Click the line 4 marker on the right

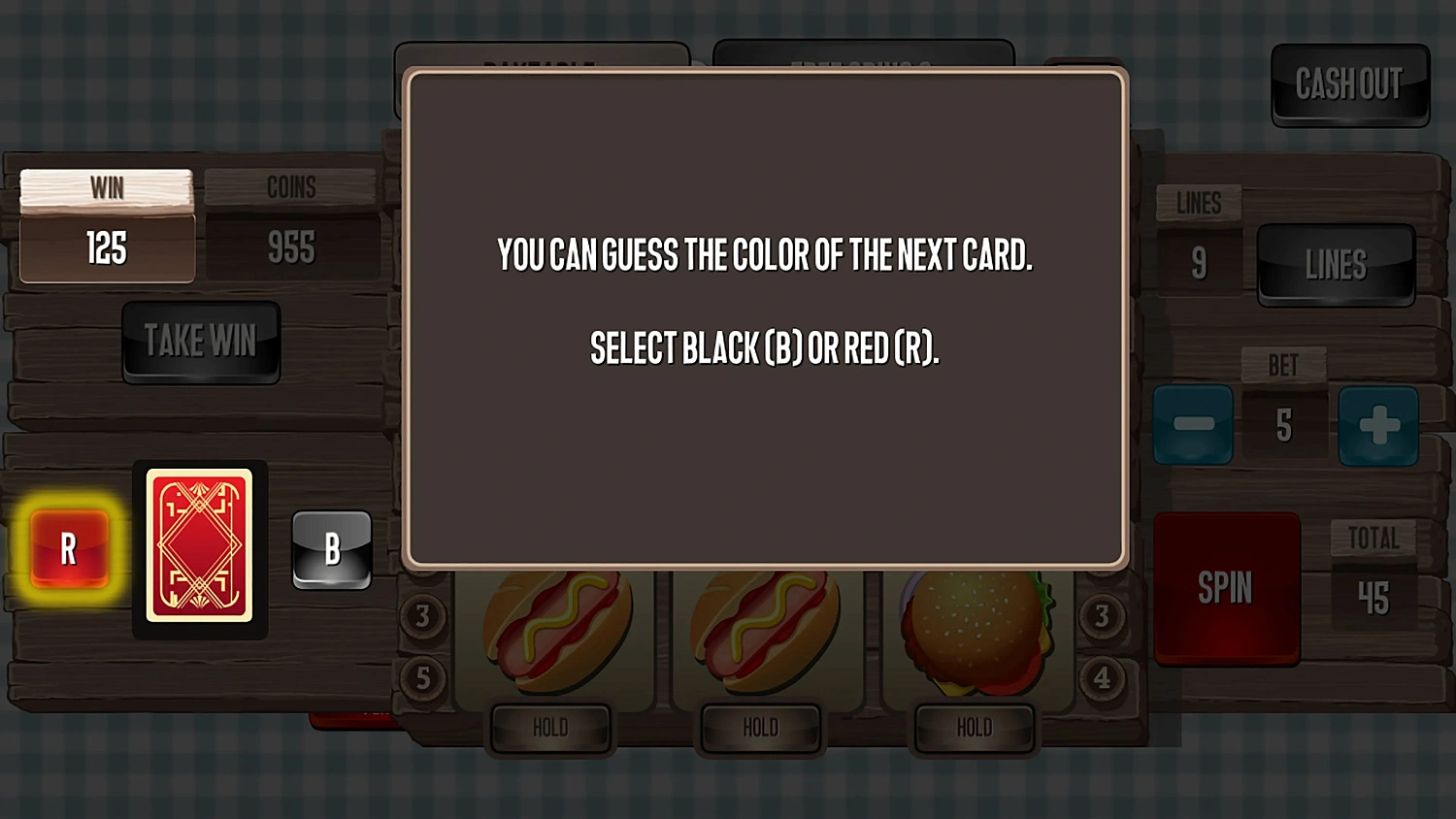pos(1101,678)
